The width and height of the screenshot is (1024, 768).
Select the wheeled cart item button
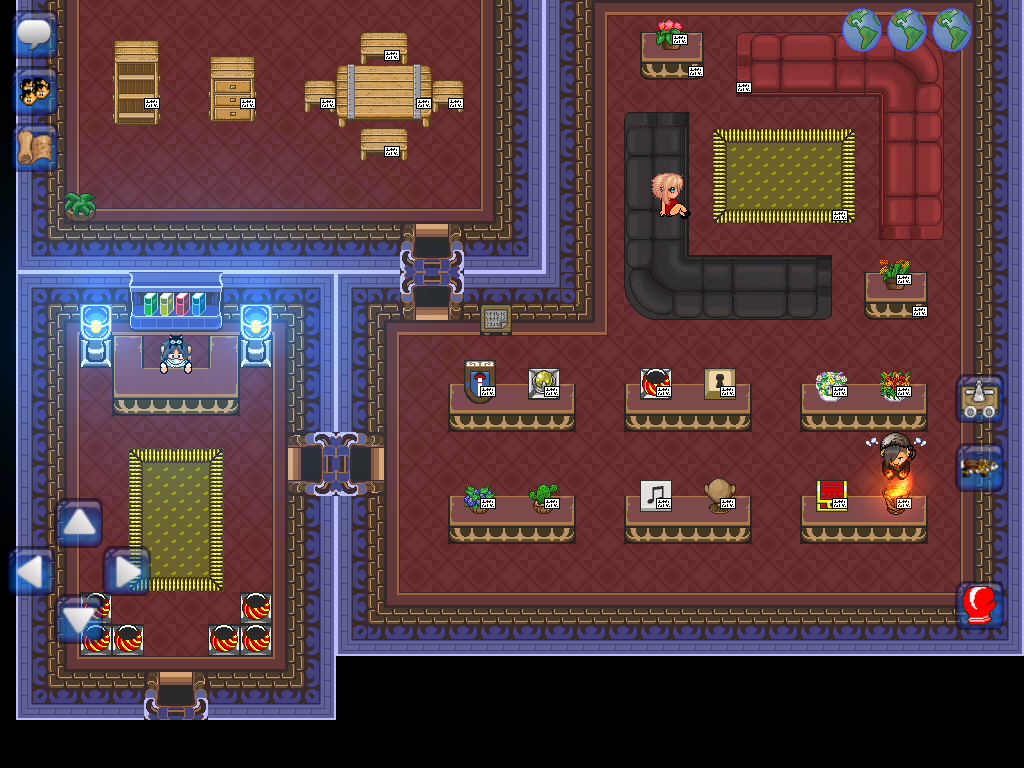979,399
